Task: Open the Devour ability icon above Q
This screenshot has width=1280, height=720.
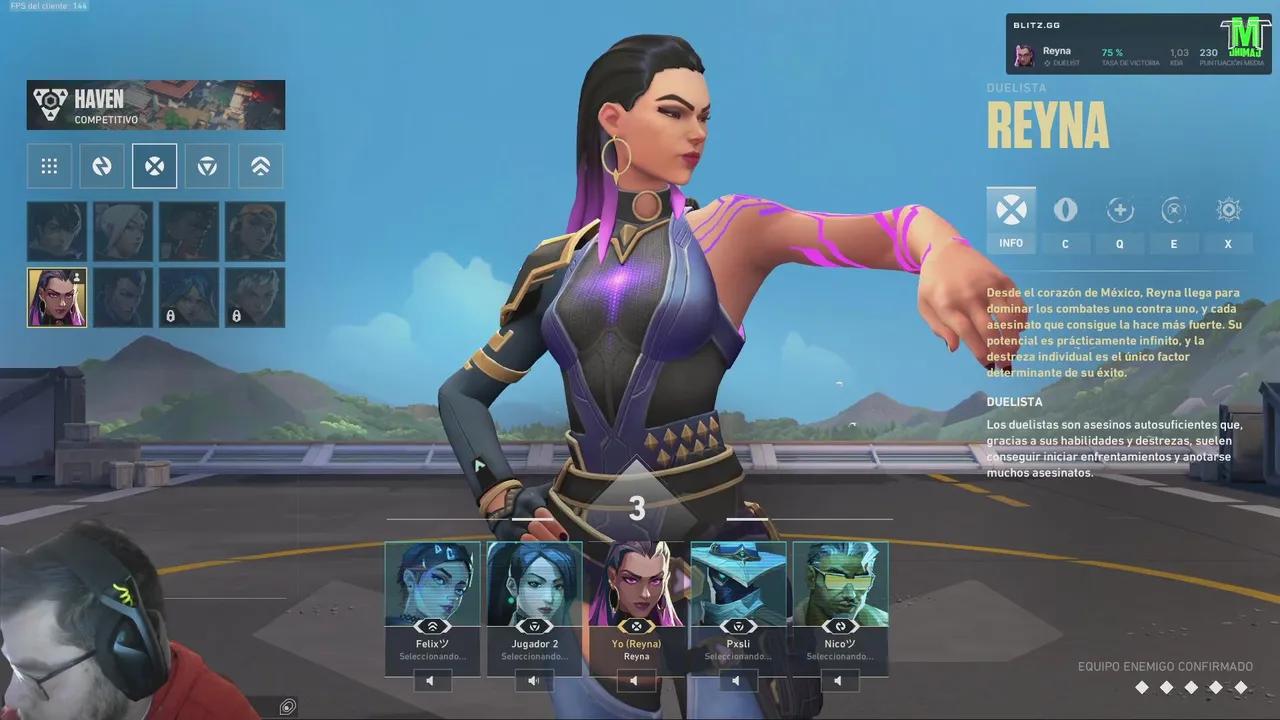Action: point(1119,210)
